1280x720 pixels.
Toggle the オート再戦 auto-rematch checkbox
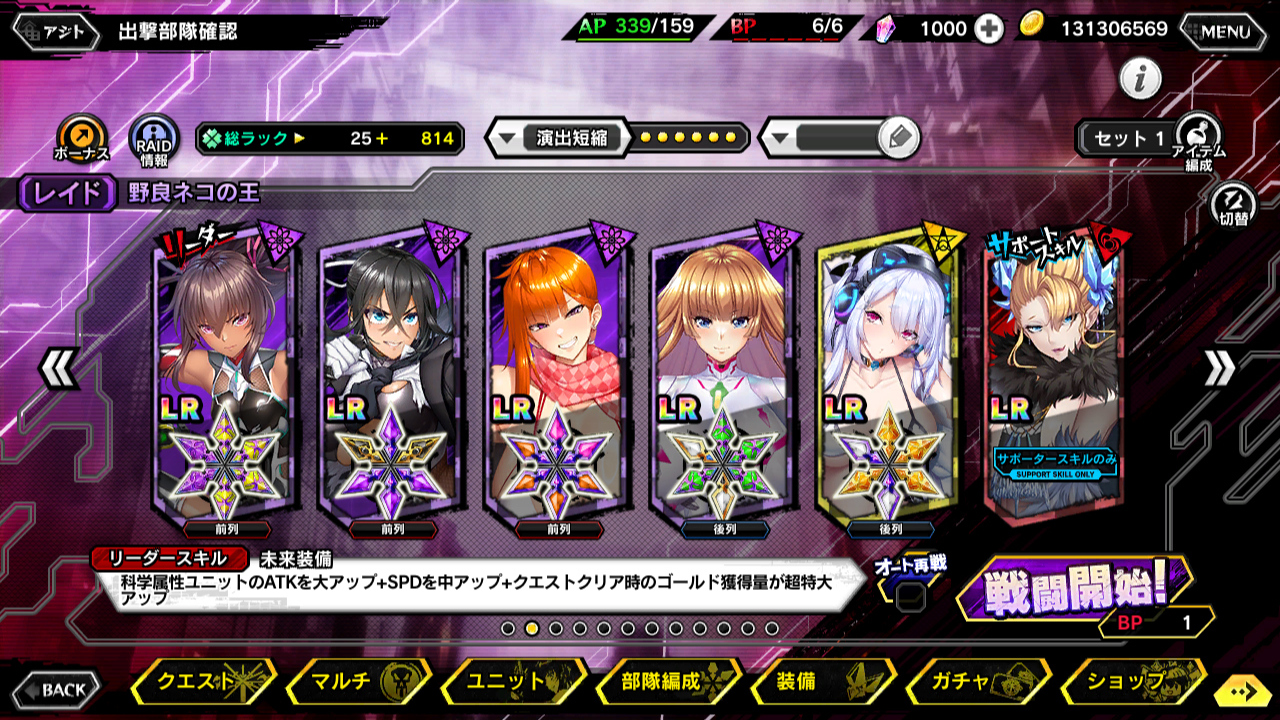[x=909, y=597]
